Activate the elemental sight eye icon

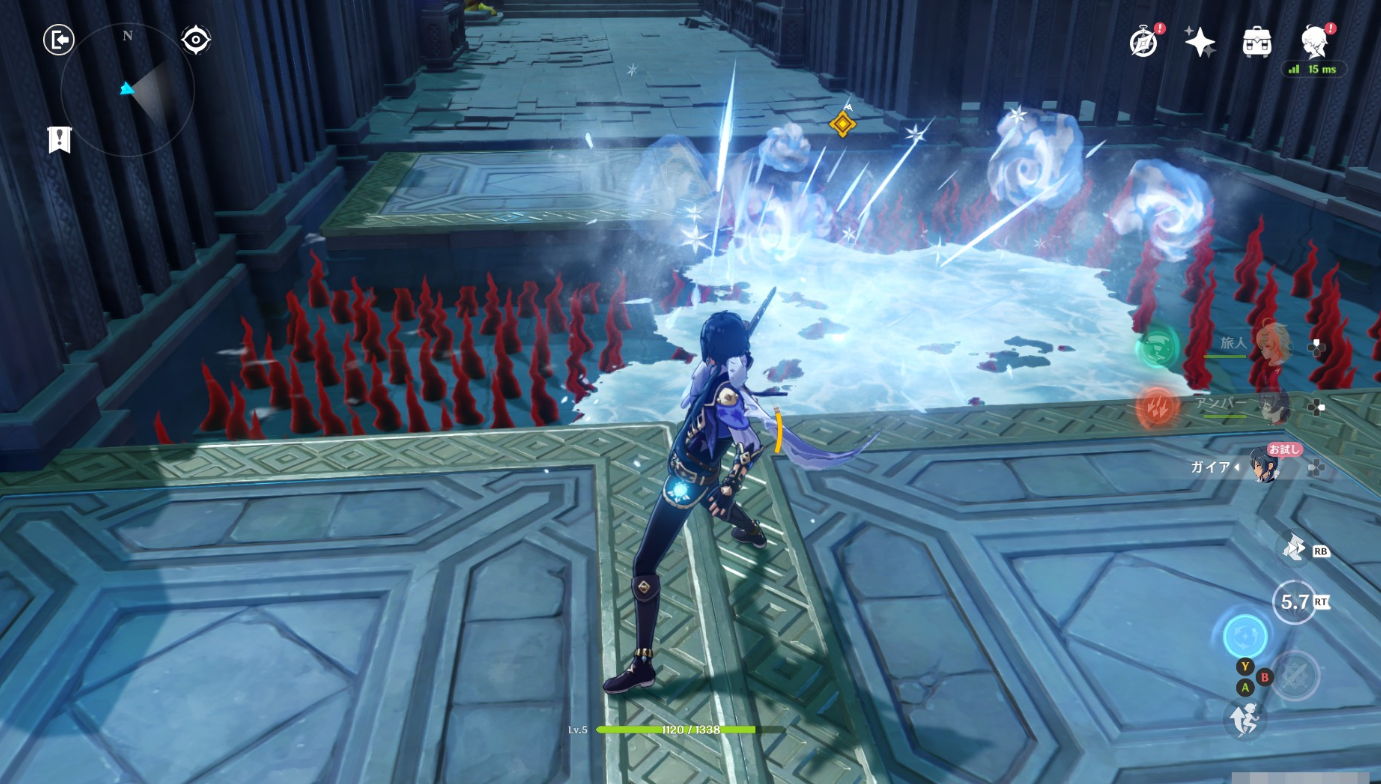click(196, 40)
